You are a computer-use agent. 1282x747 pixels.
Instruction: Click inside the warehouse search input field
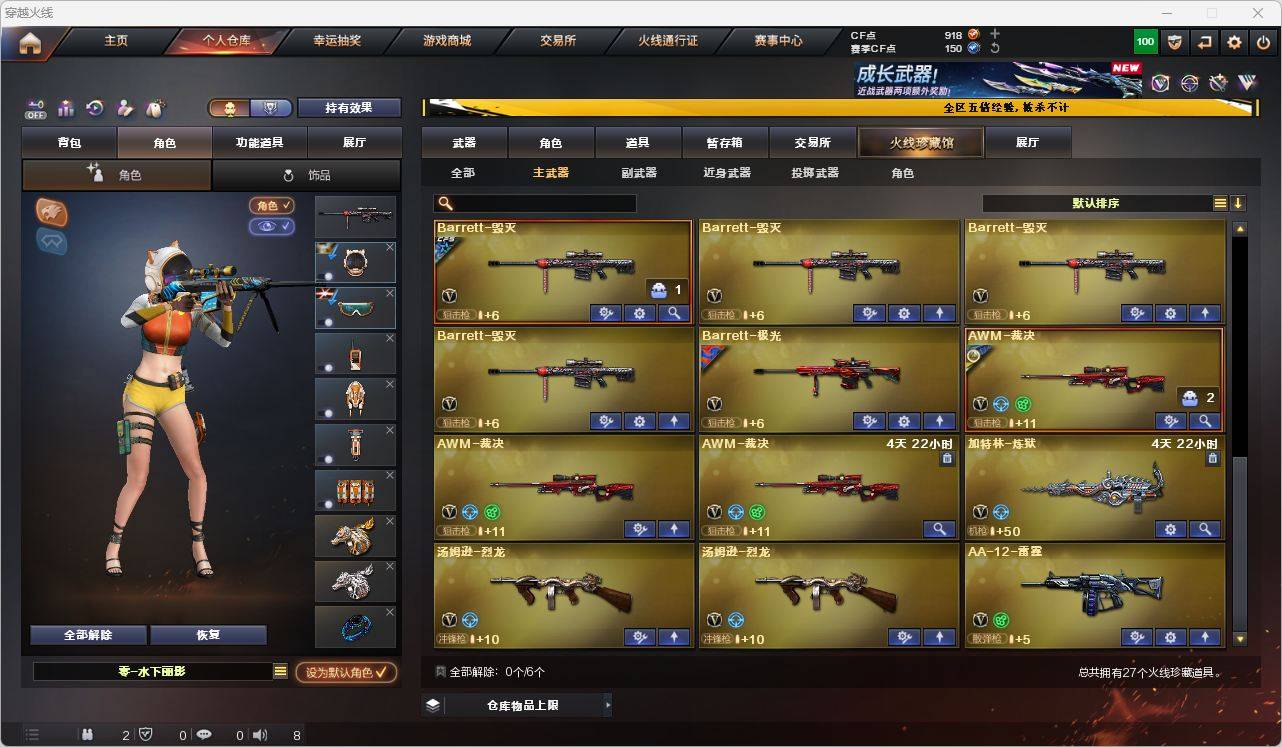[540, 203]
